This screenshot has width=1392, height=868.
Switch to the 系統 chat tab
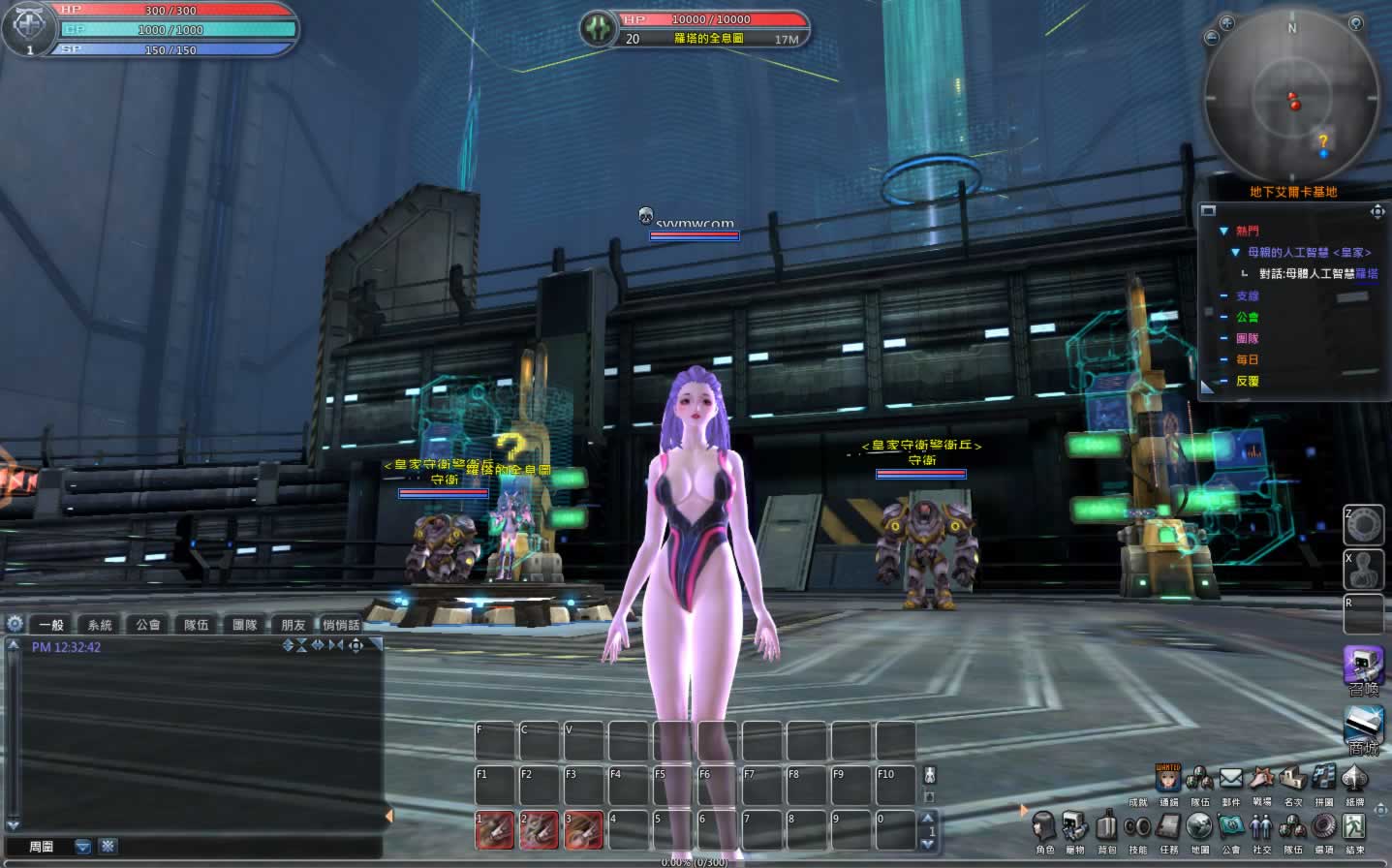100,625
